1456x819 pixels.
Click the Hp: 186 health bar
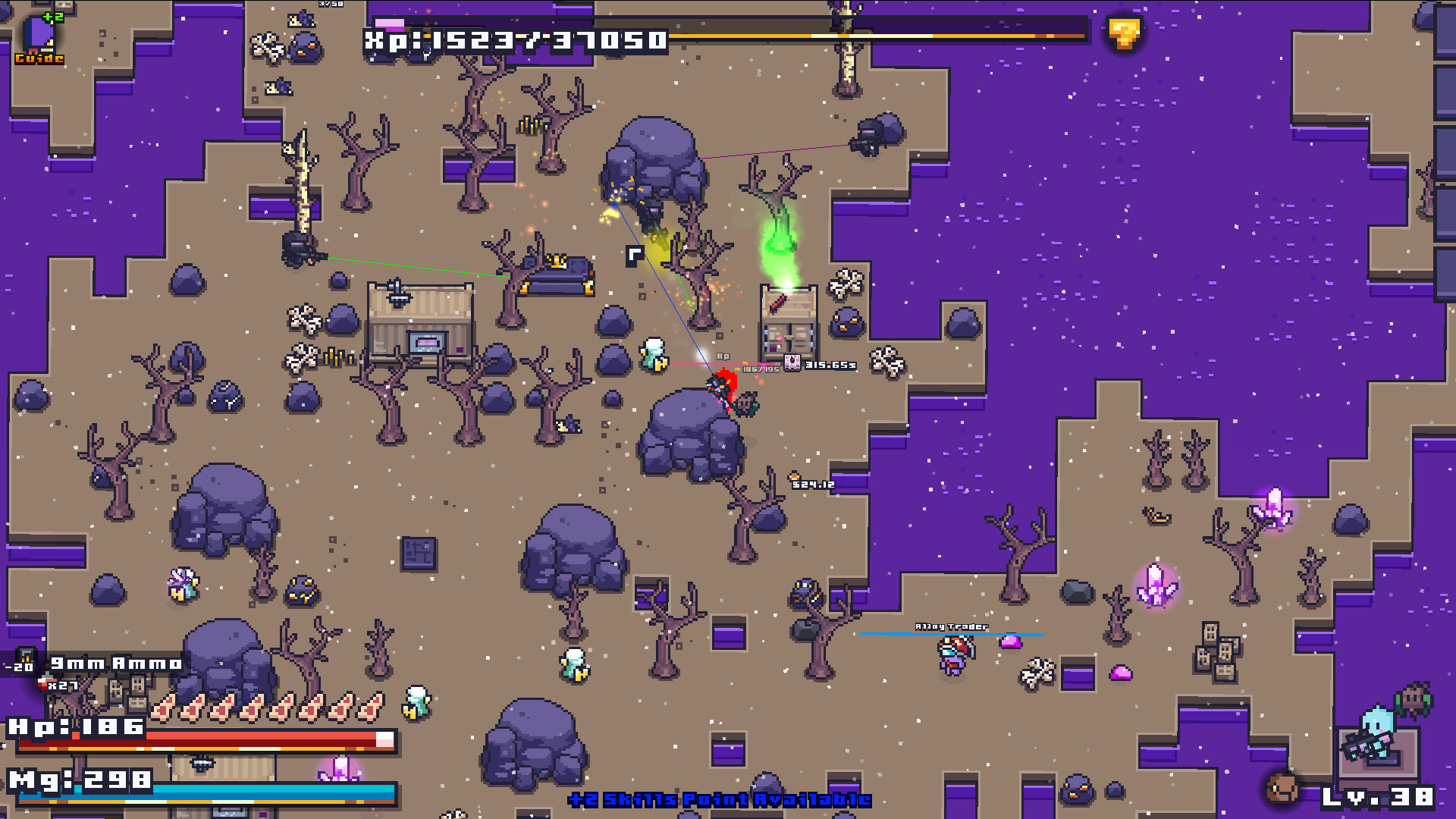(197, 736)
